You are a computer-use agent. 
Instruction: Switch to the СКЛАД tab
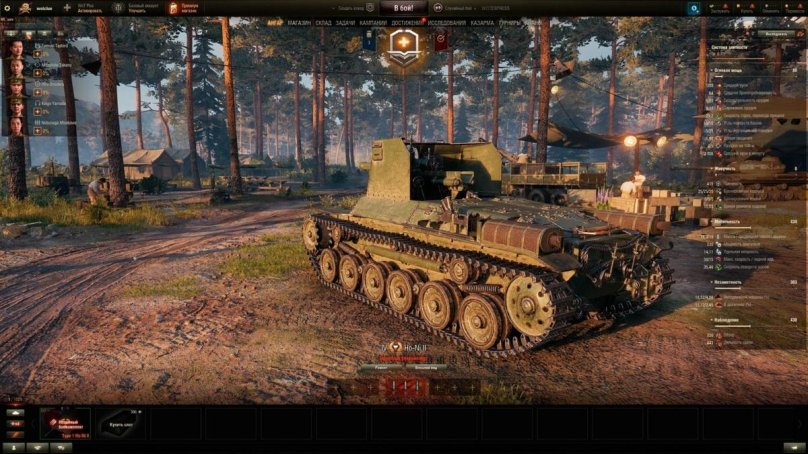coord(323,22)
